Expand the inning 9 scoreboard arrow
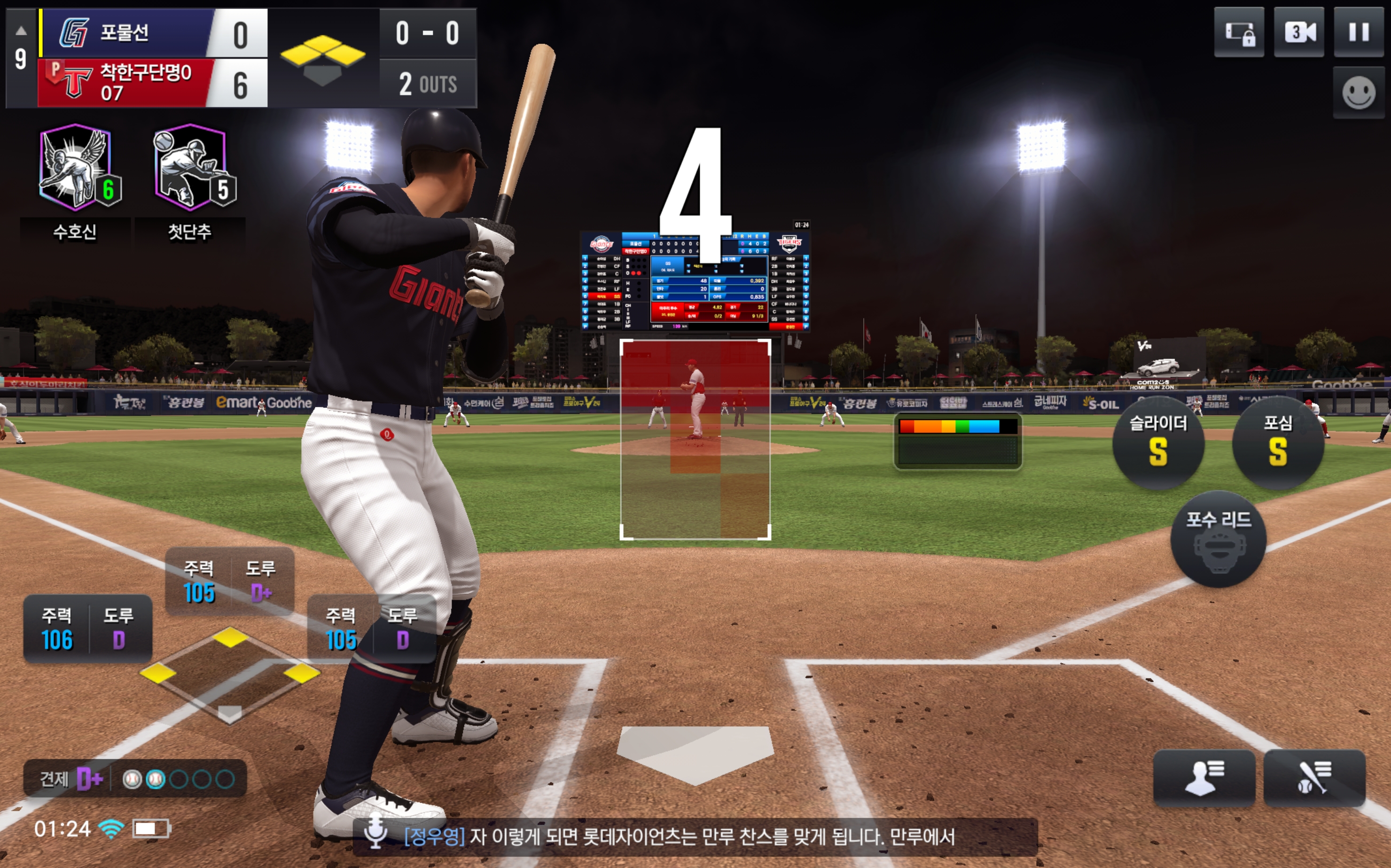This screenshot has height=868, width=1391. click(21, 31)
